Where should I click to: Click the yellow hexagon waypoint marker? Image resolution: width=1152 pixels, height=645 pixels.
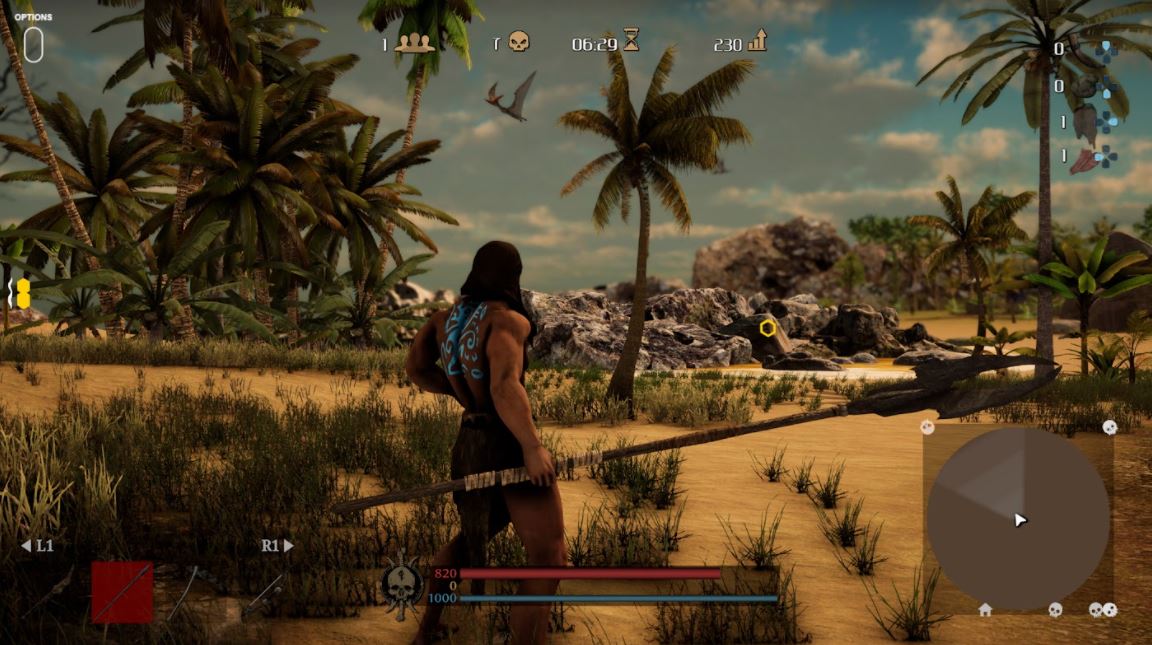pos(767,327)
